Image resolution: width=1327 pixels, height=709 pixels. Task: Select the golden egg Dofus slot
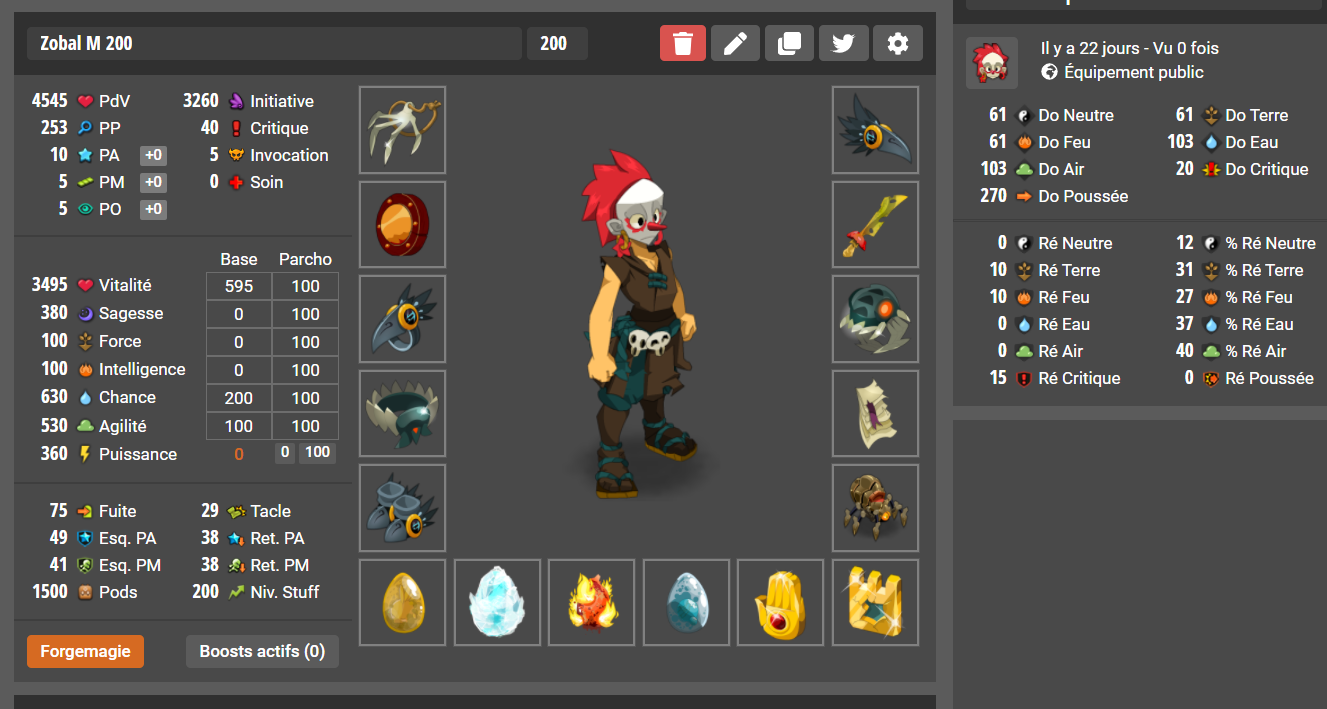click(402, 603)
